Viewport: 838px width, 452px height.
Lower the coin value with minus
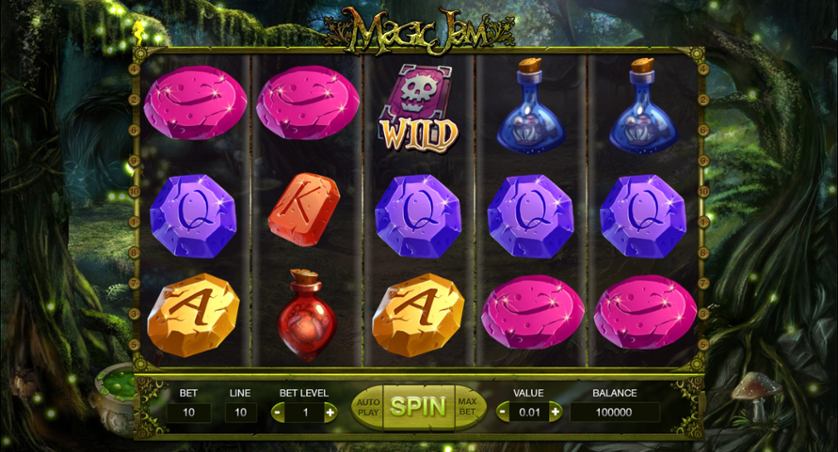click(504, 411)
